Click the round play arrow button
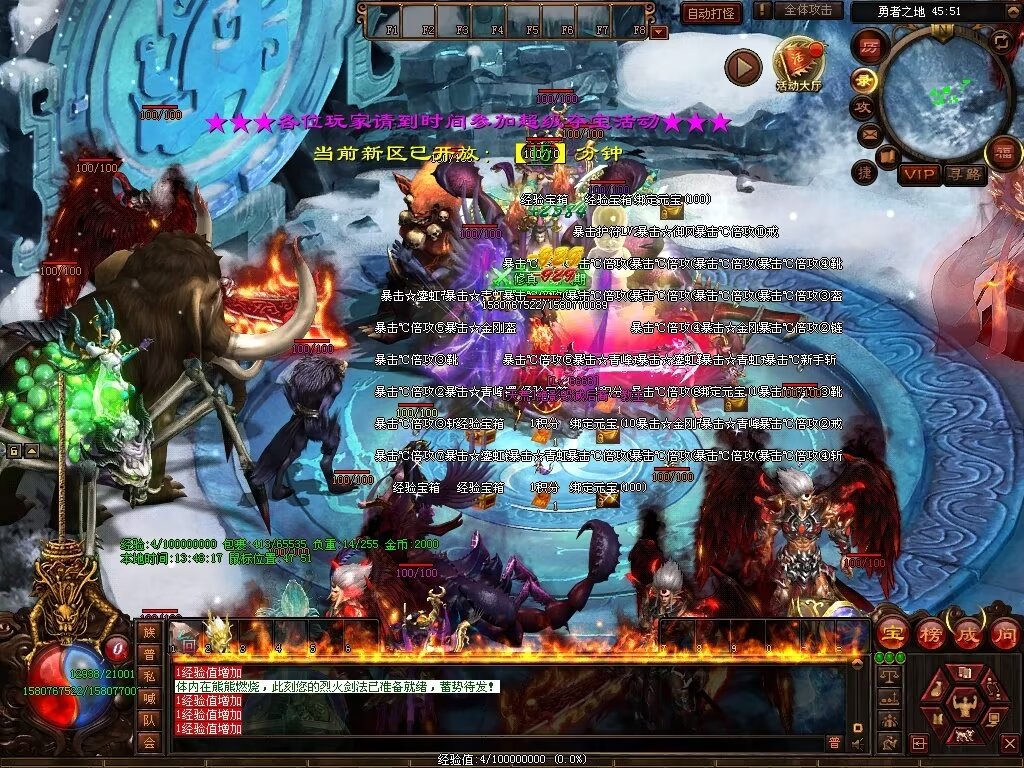 click(743, 67)
